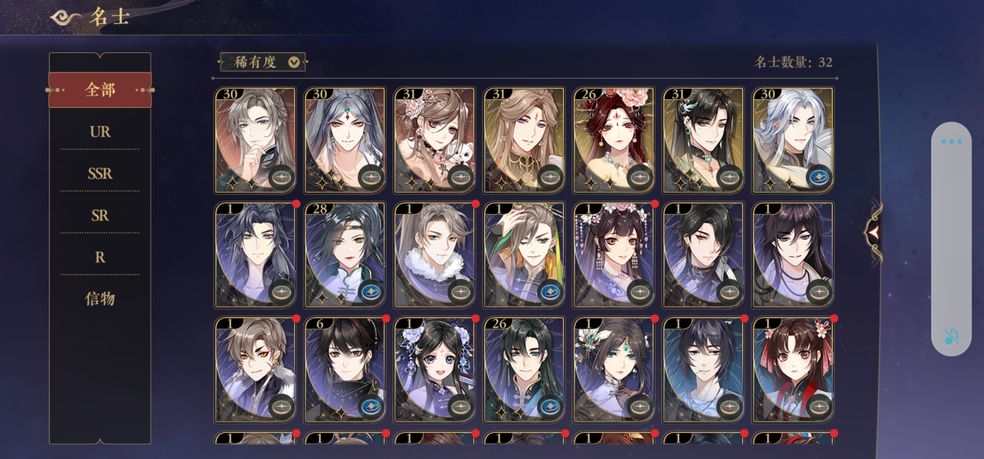Image resolution: width=984 pixels, height=459 pixels.
Task: Select the level 26 red-haired woman with pink flowers
Action: (613, 140)
